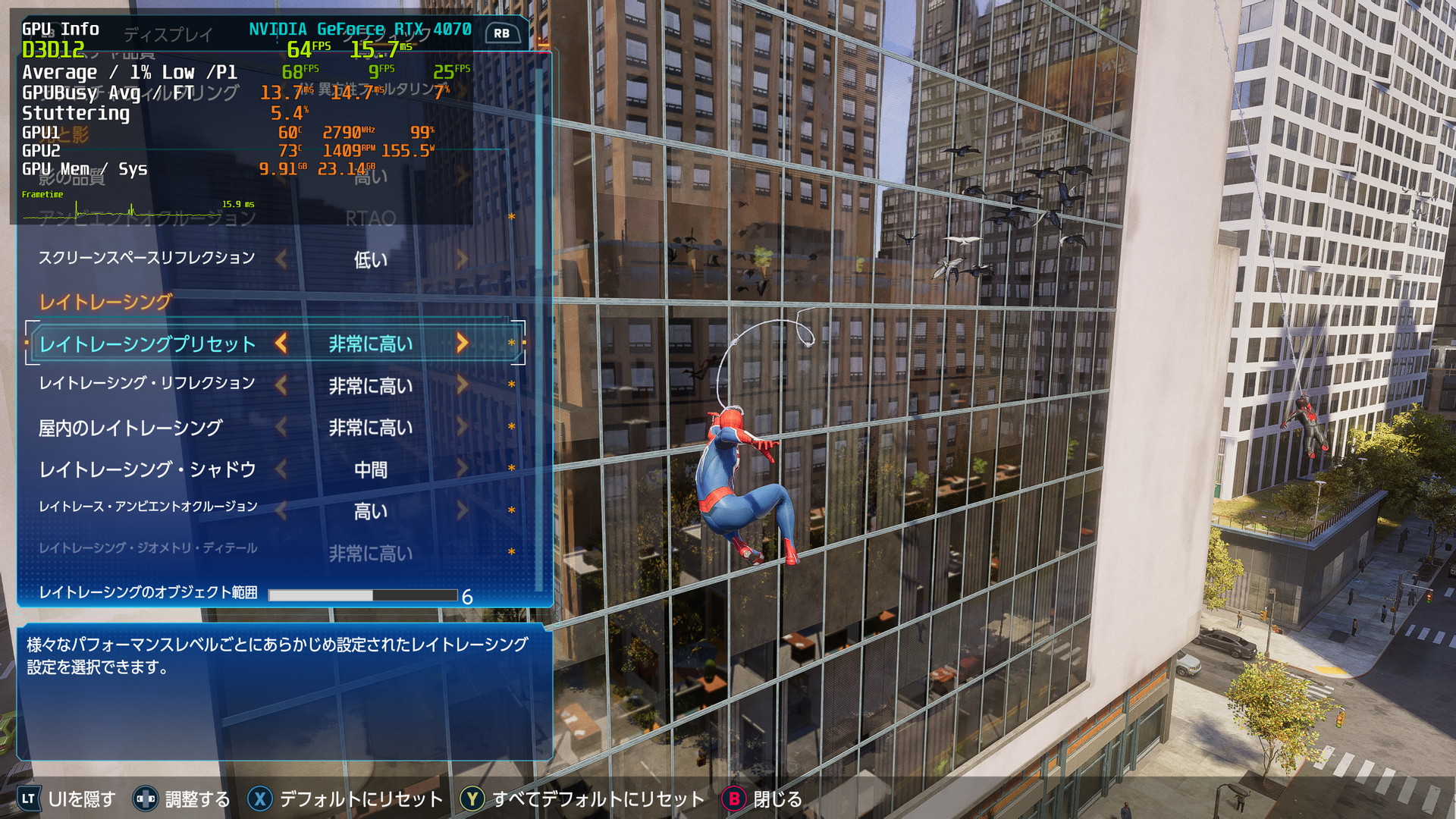Viewport: 1456px width, 819px height.
Task: Raise レイトレーシング・シャドウ with right arrow
Action: point(462,469)
